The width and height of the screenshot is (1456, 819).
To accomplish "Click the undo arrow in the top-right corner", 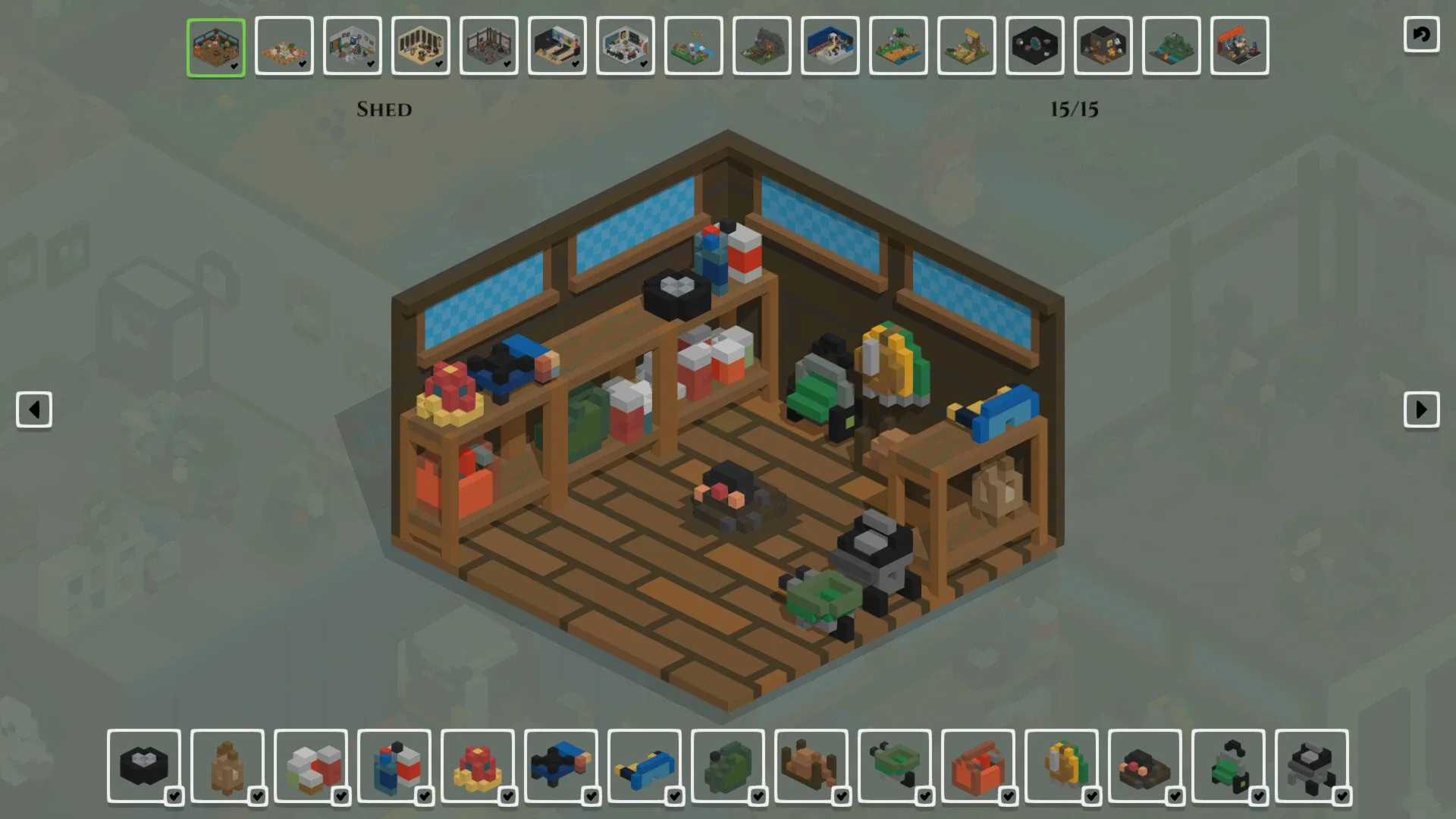I will (x=1422, y=35).
